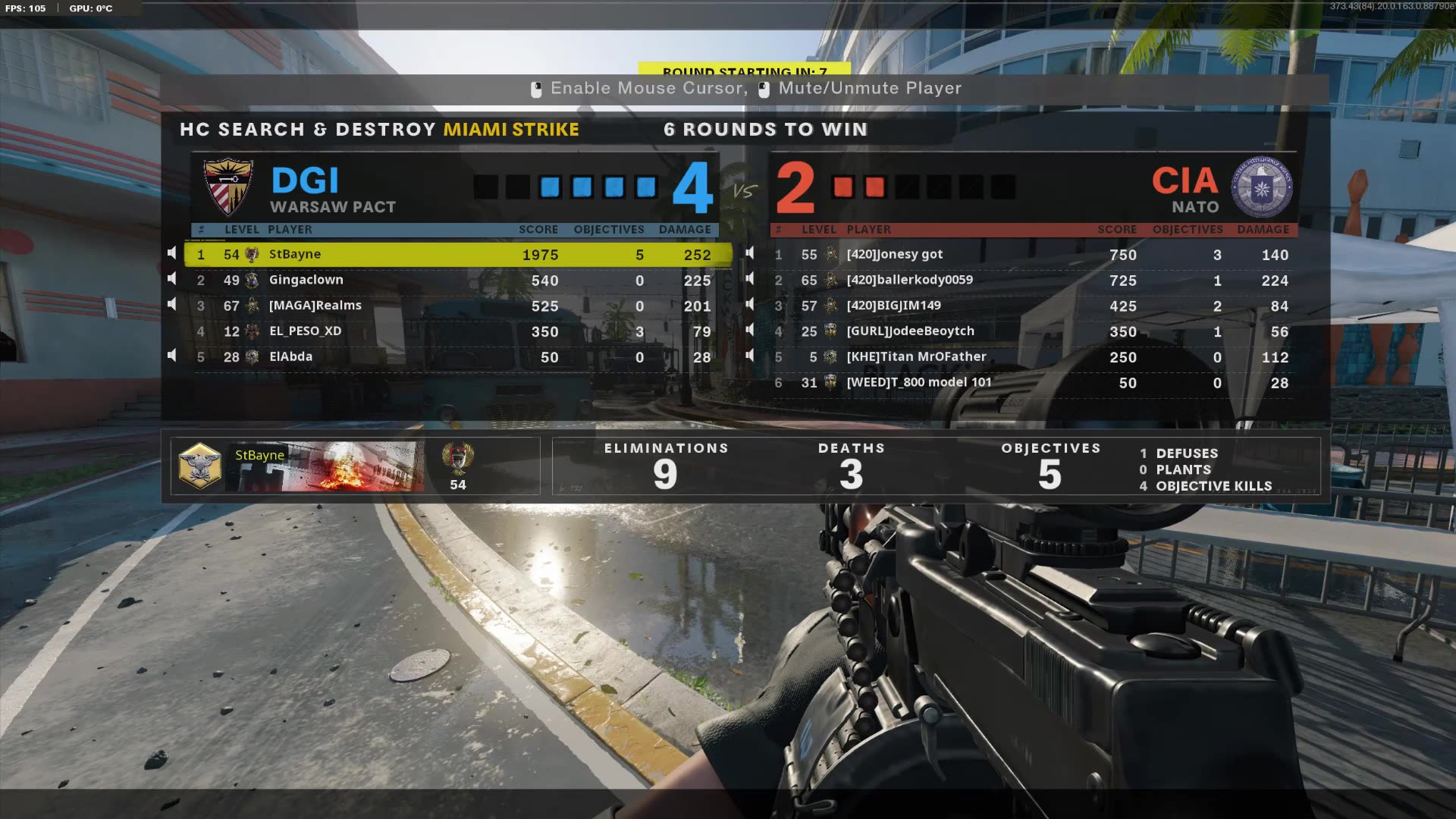
Task: Click the prestige icon beside Gingaclown
Action: (251, 280)
